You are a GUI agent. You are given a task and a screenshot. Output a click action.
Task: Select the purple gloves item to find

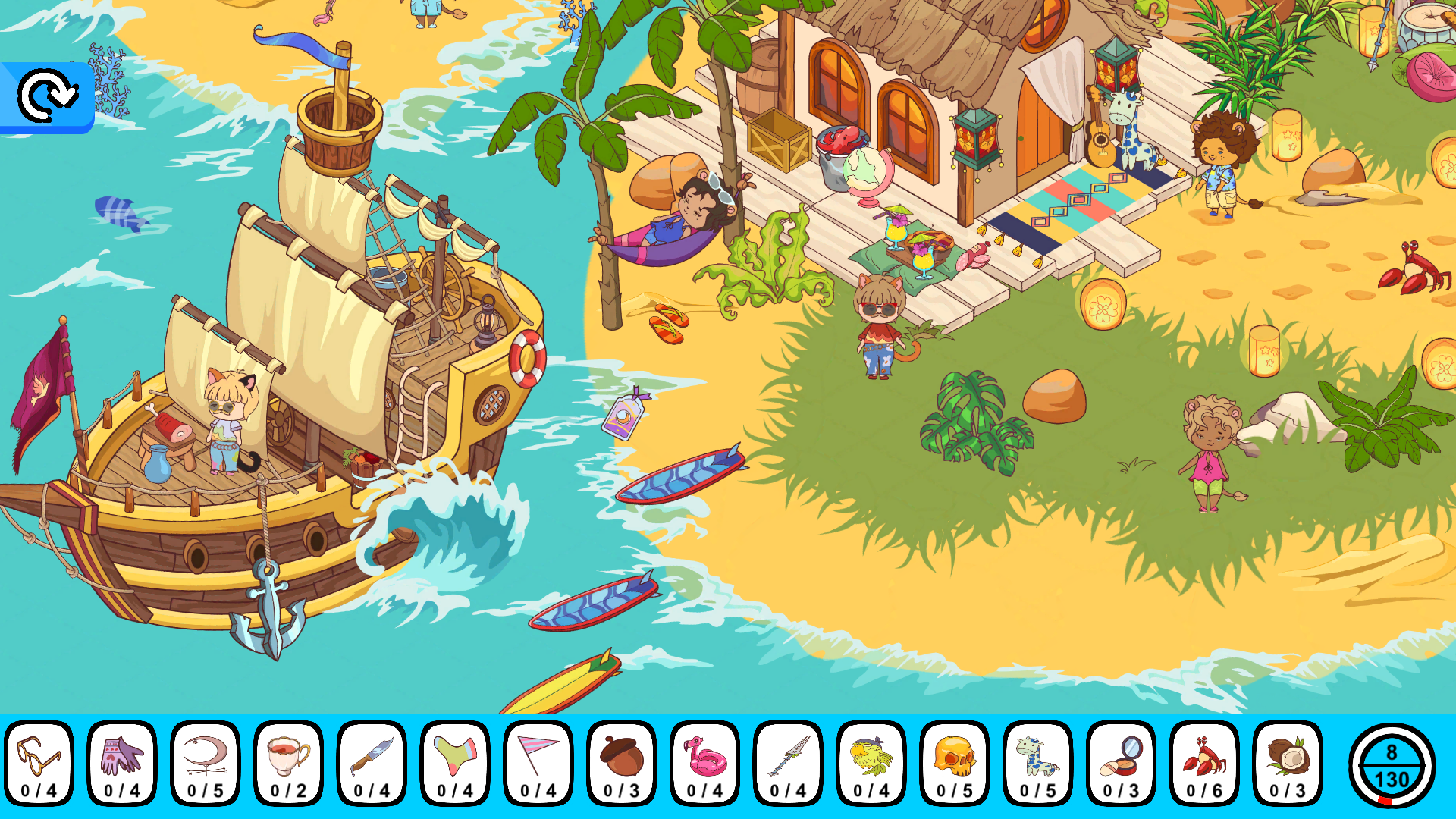[x=122, y=764]
